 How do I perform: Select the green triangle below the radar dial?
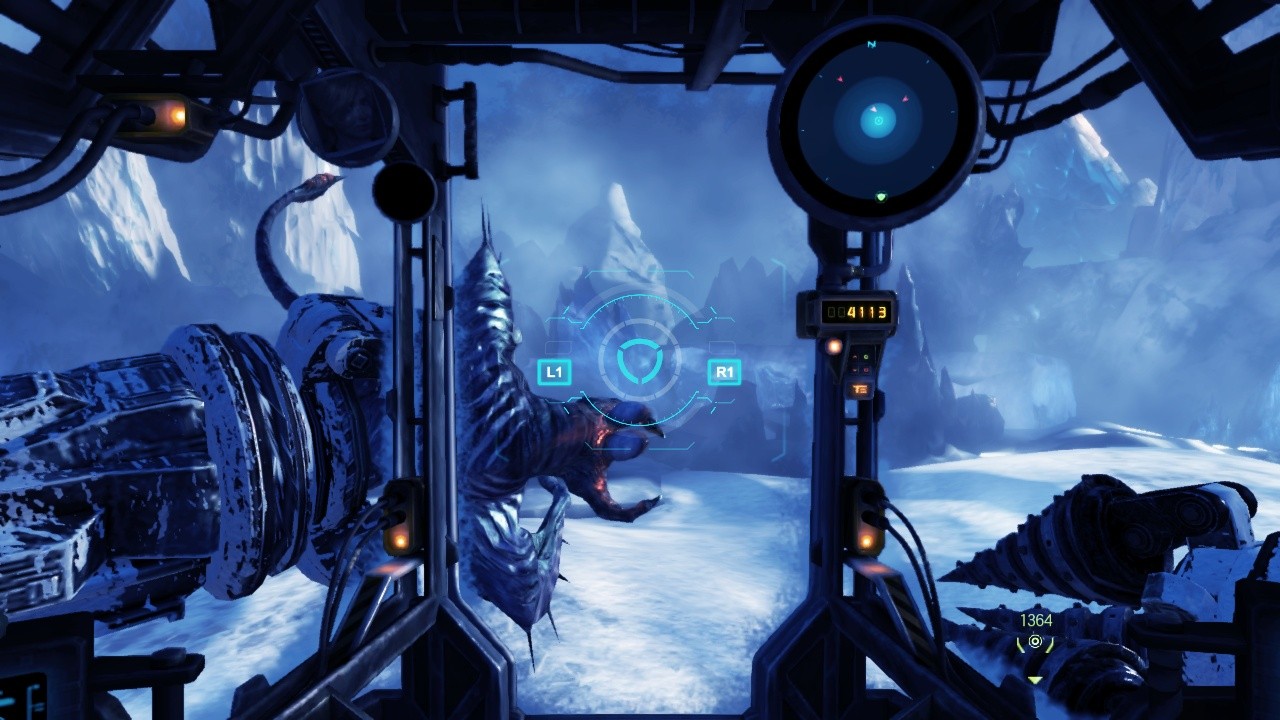[x=881, y=197]
